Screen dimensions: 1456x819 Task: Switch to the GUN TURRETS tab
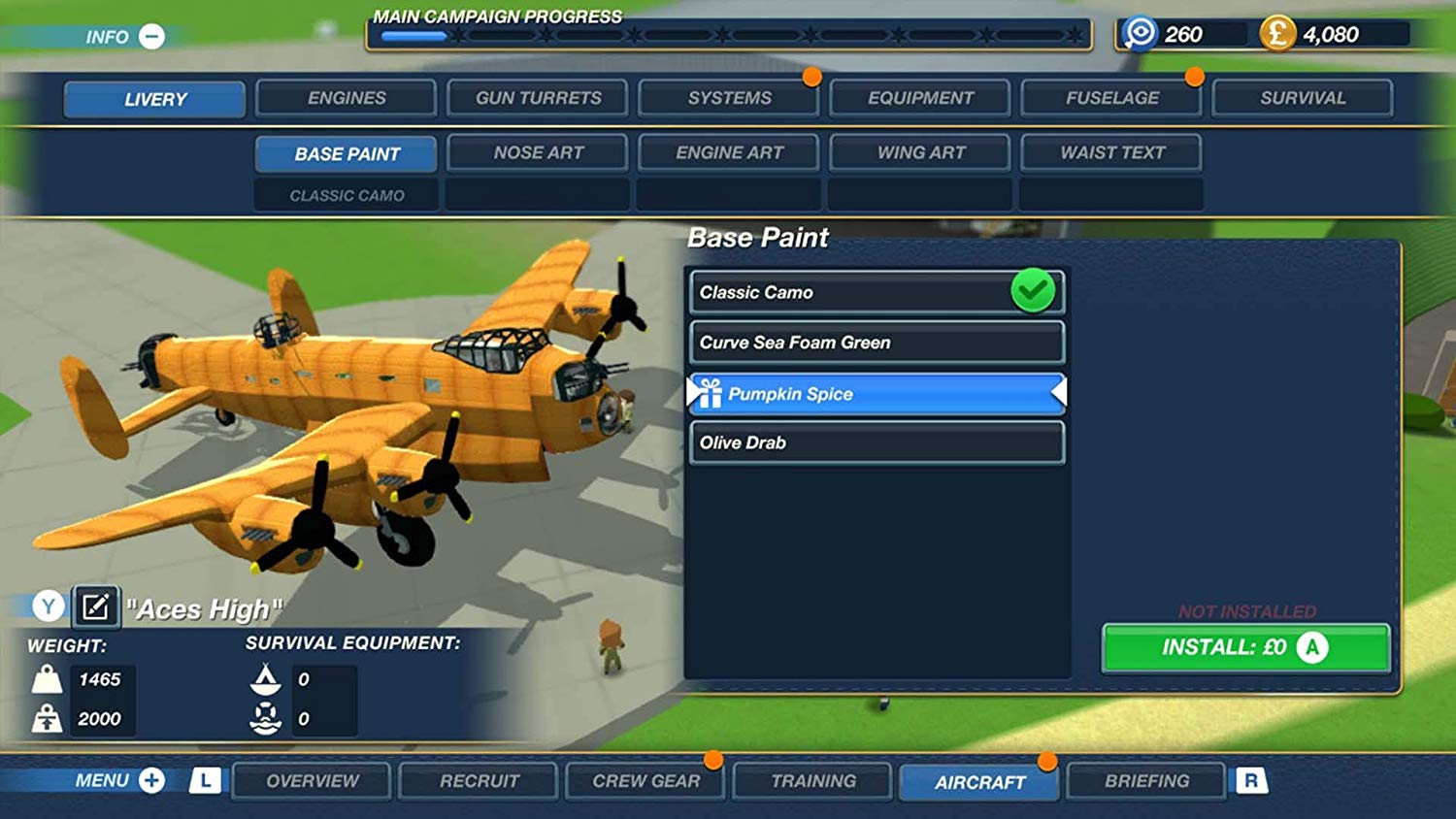[x=537, y=97]
